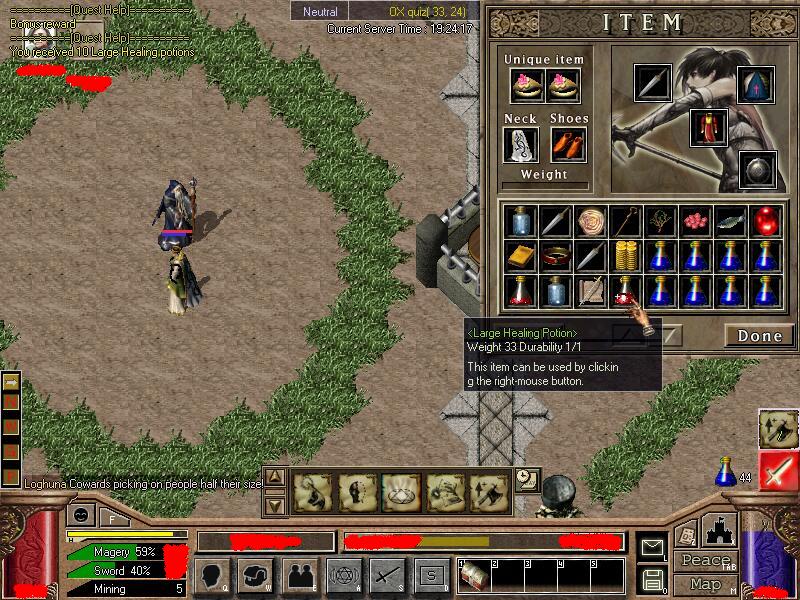Click the equipped blue hood helmet slot

point(755,86)
